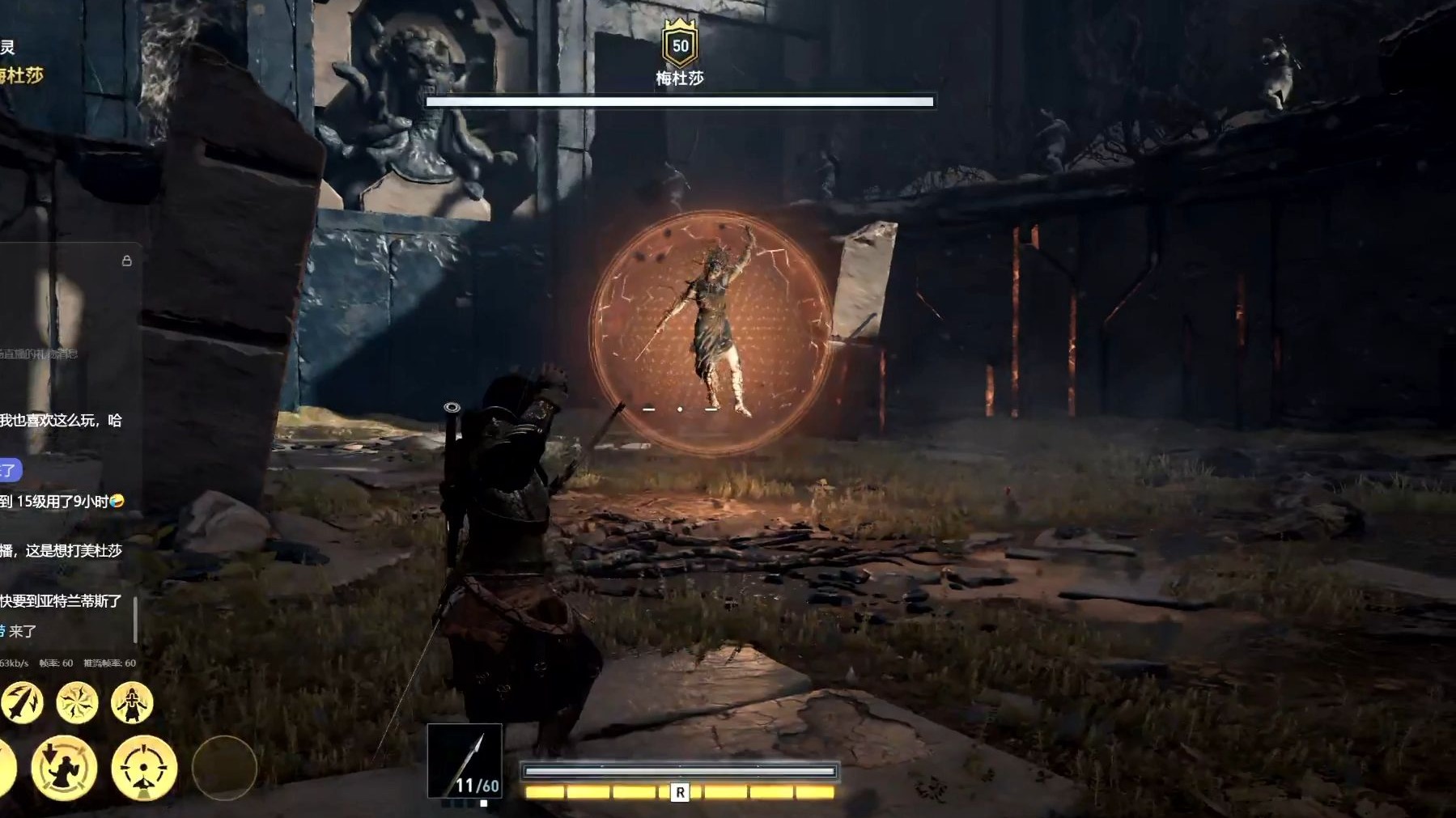Activate the arrow strike ability icon
This screenshot has width=1456, height=818.
coord(21,701)
